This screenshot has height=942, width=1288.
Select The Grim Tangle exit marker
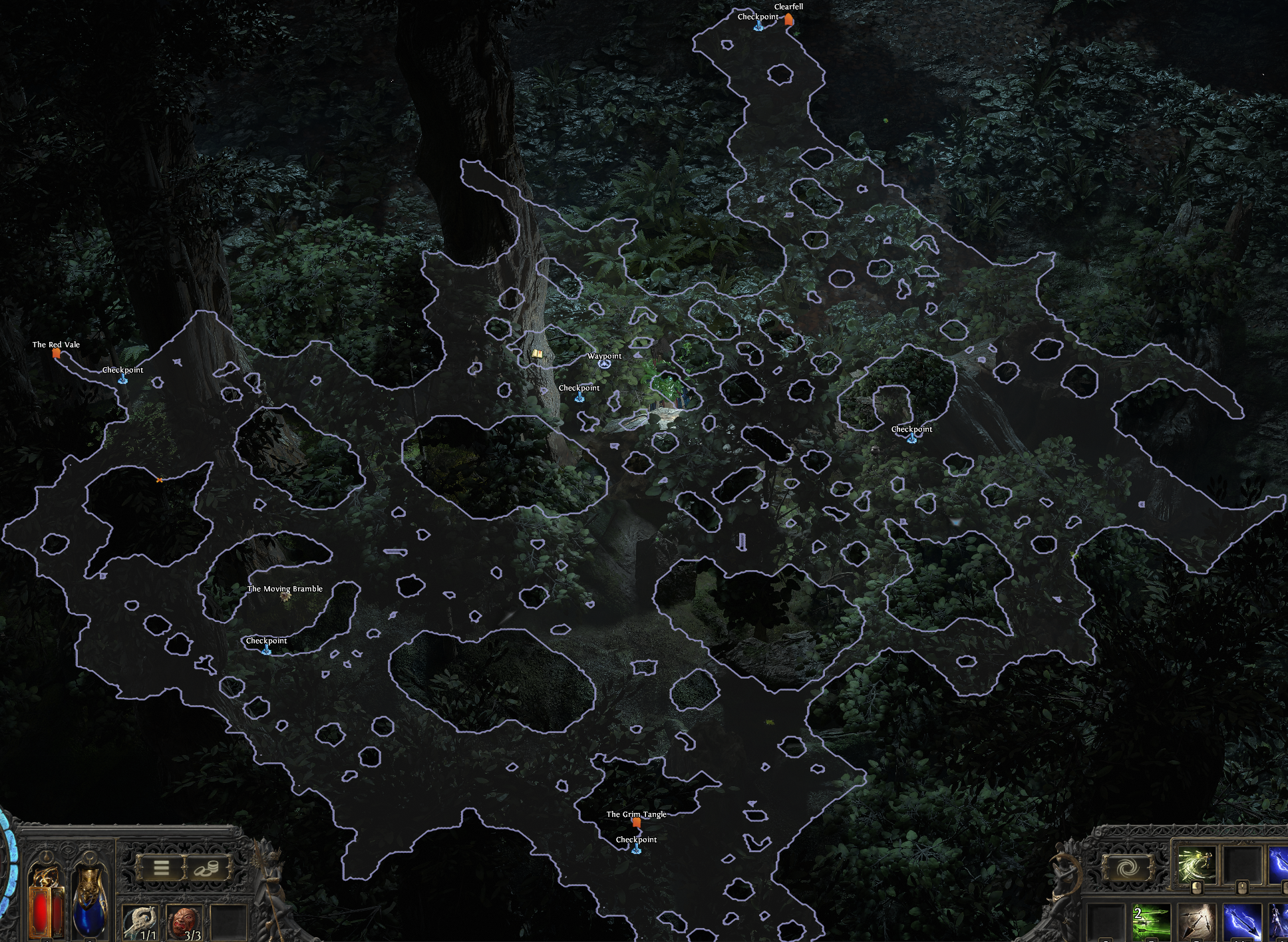click(x=636, y=823)
